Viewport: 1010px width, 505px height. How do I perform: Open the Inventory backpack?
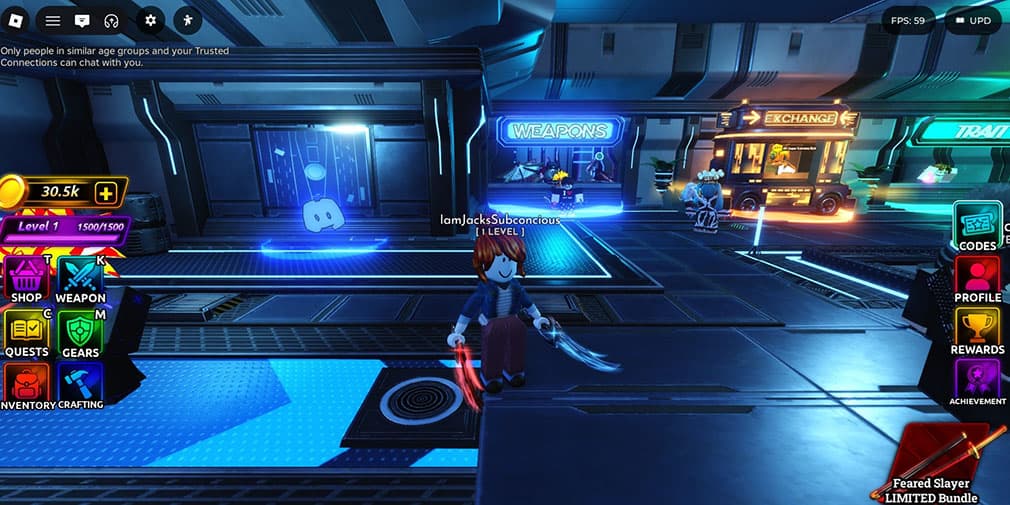(x=27, y=387)
